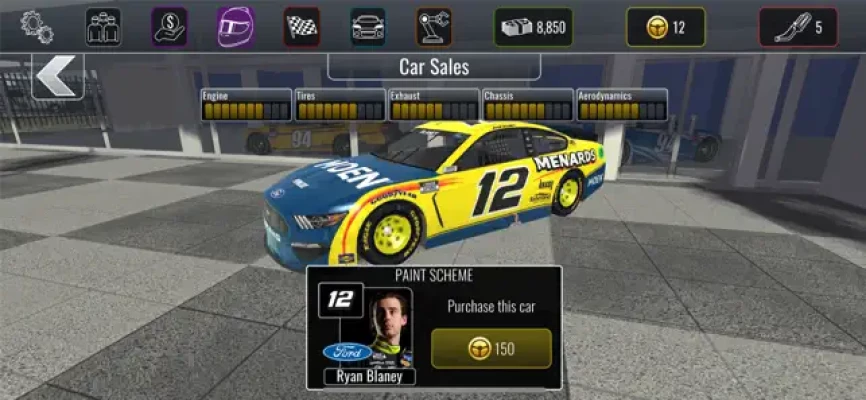Tap the cash balance showing 8,850
Viewport: 866px width, 400px height.
click(533, 27)
